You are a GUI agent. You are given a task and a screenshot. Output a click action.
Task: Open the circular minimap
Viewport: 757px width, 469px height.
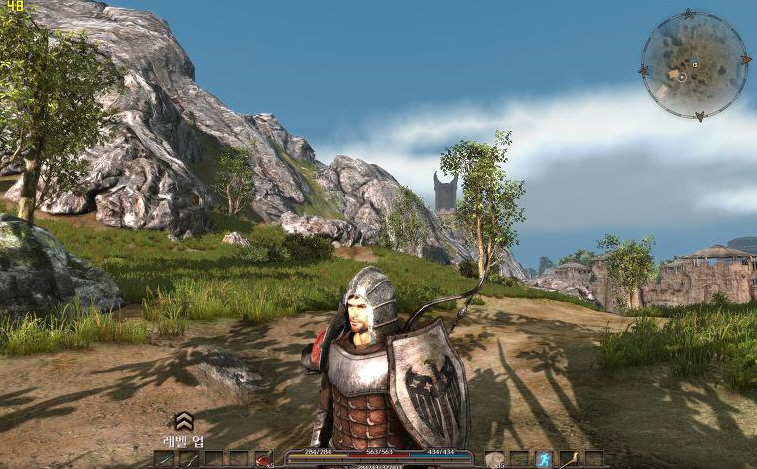click(693, 65)
